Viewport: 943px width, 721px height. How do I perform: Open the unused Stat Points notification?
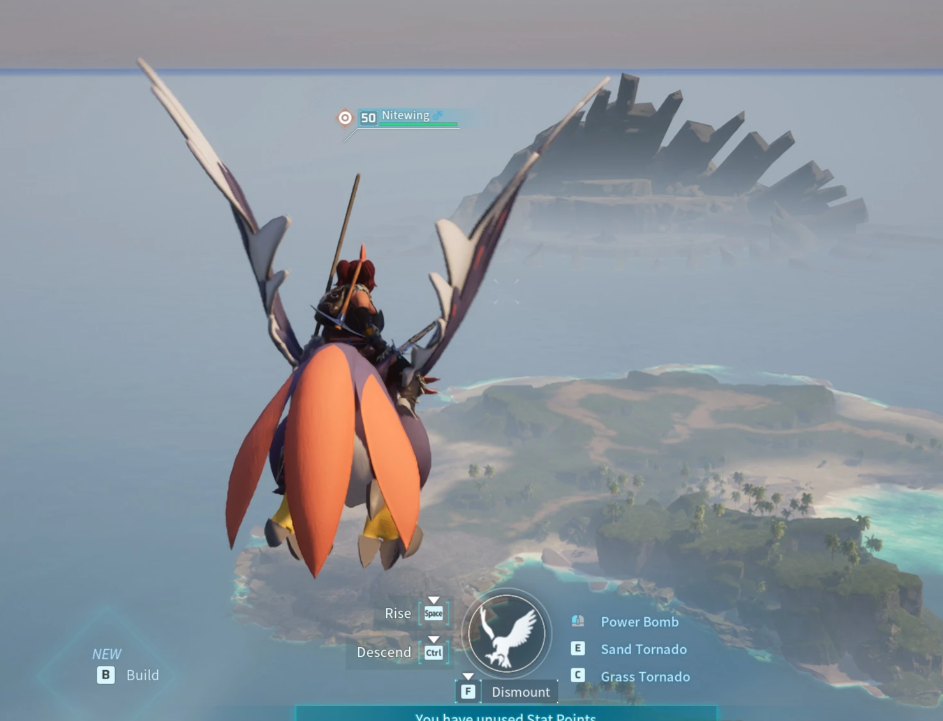click(x=506, y=715)
